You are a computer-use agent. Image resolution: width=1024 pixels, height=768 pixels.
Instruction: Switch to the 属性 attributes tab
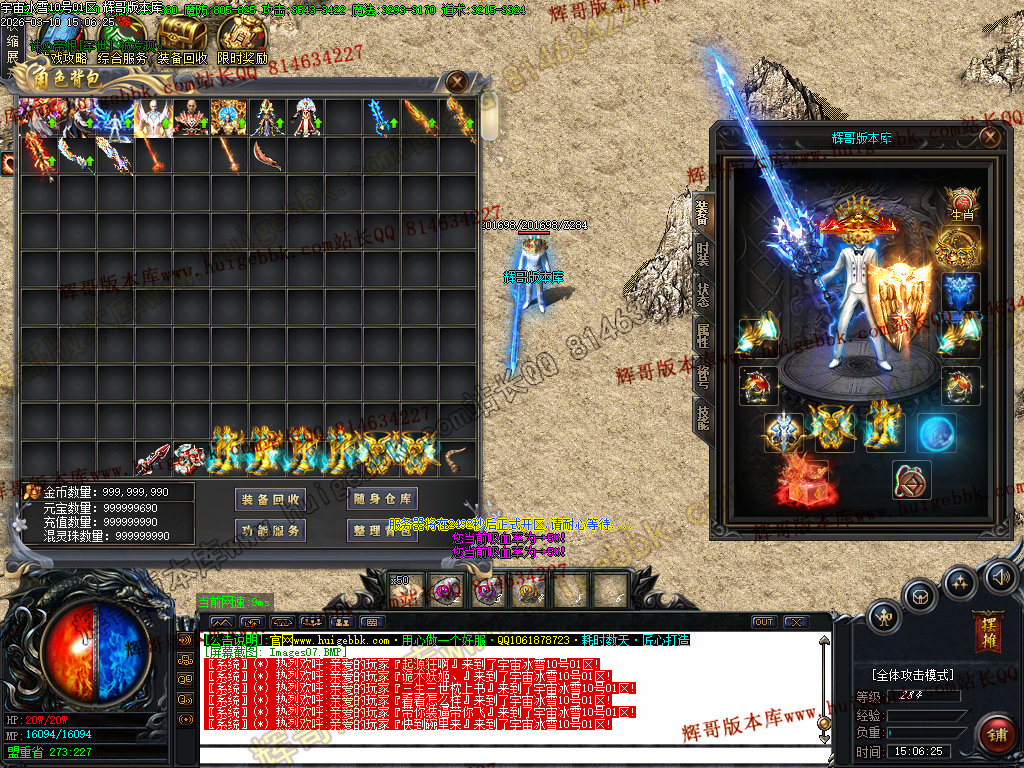703,335
